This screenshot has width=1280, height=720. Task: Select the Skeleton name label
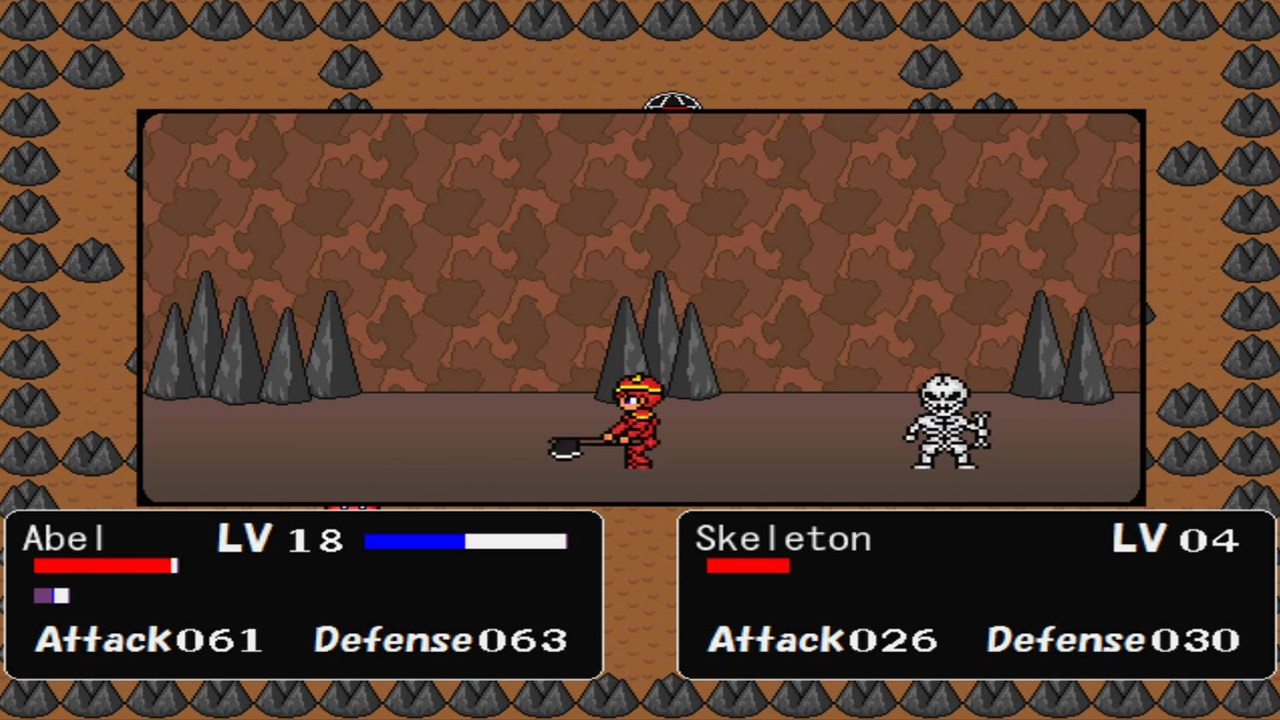coord(784,539)
